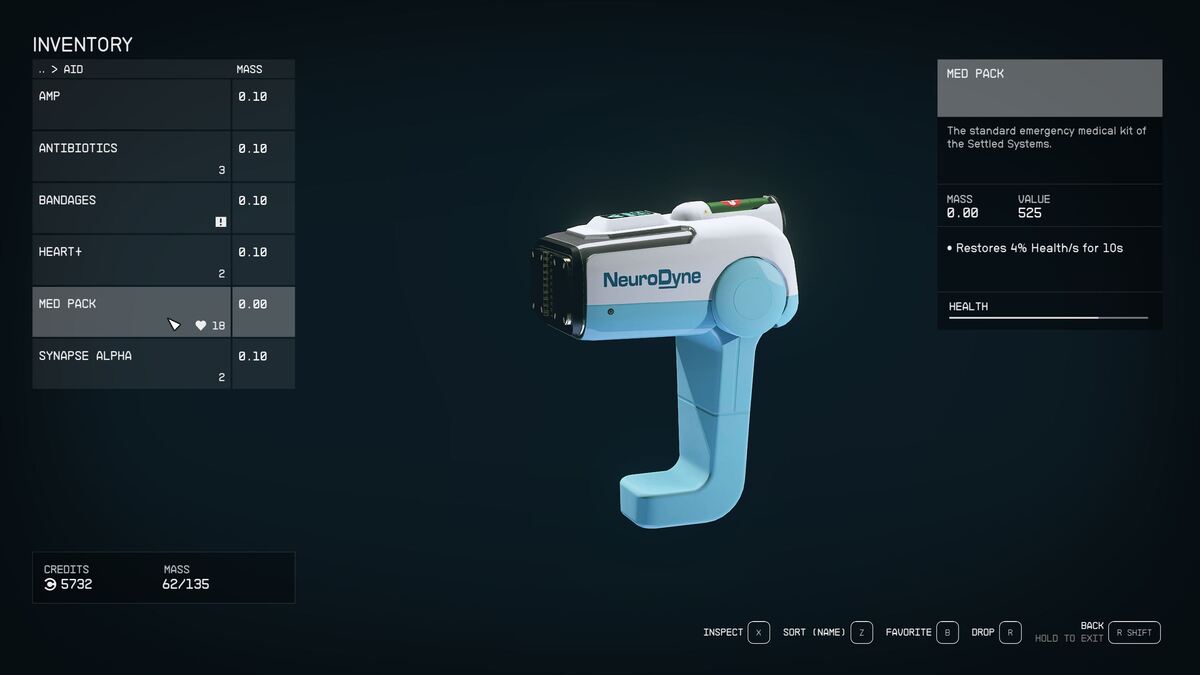Select the Med Pack row
This screenshot has height=675, width=1200.
click(132, 312)
